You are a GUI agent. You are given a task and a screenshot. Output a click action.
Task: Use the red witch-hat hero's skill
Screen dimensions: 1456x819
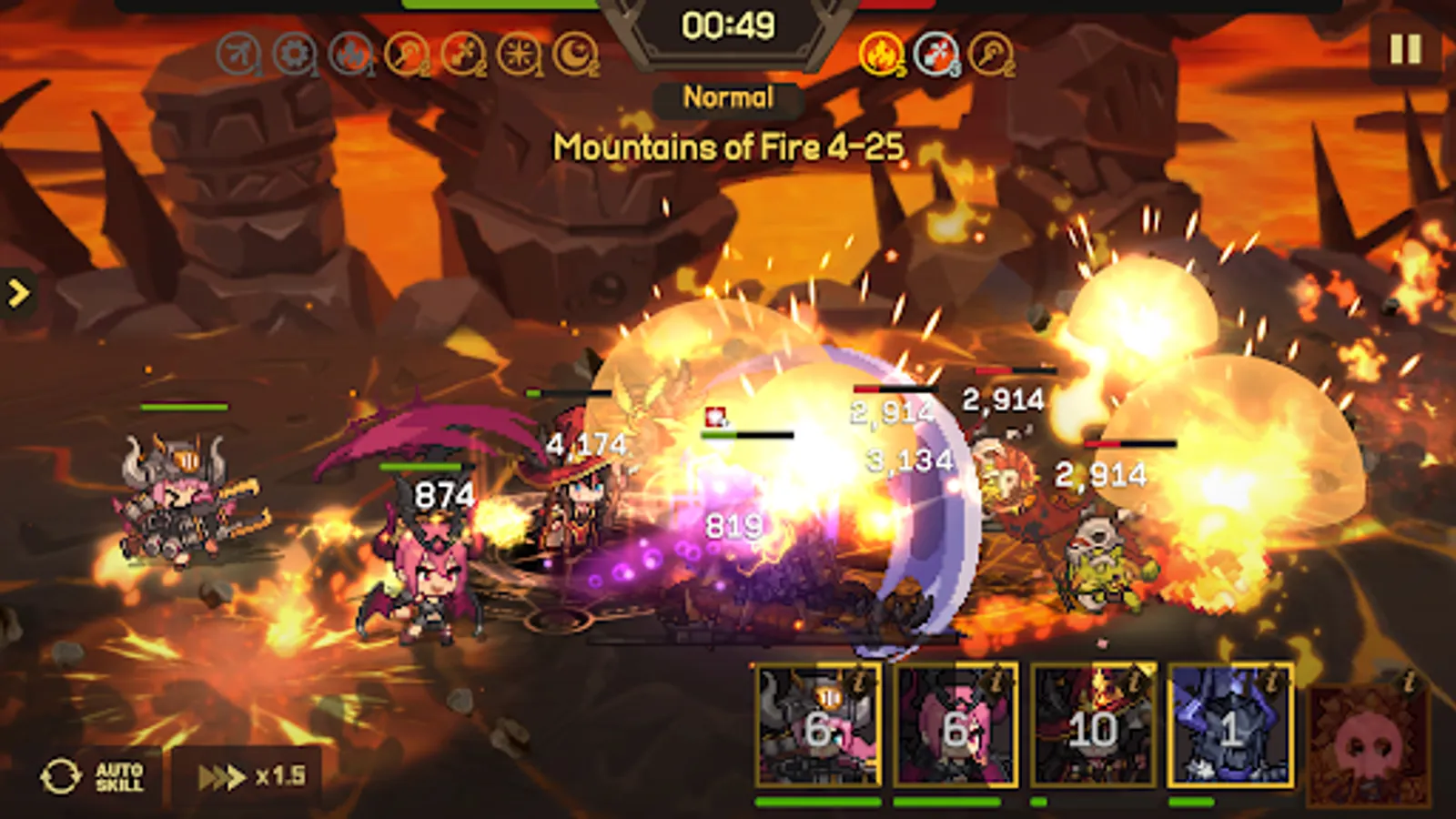click(1092, 725)
